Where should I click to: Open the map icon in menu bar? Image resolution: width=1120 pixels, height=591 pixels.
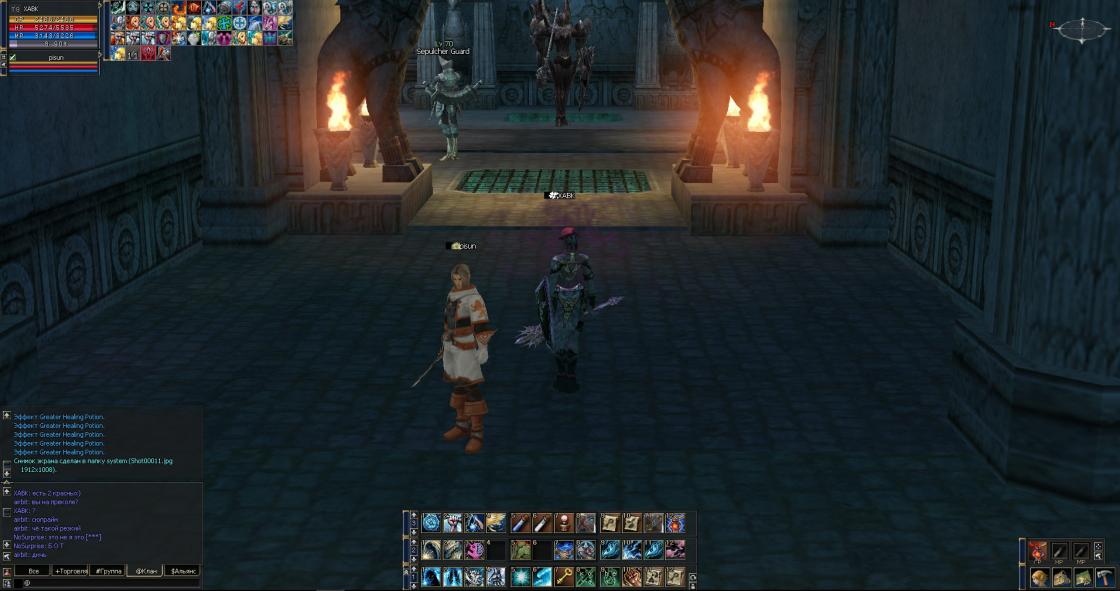[x=1083, y=577]
